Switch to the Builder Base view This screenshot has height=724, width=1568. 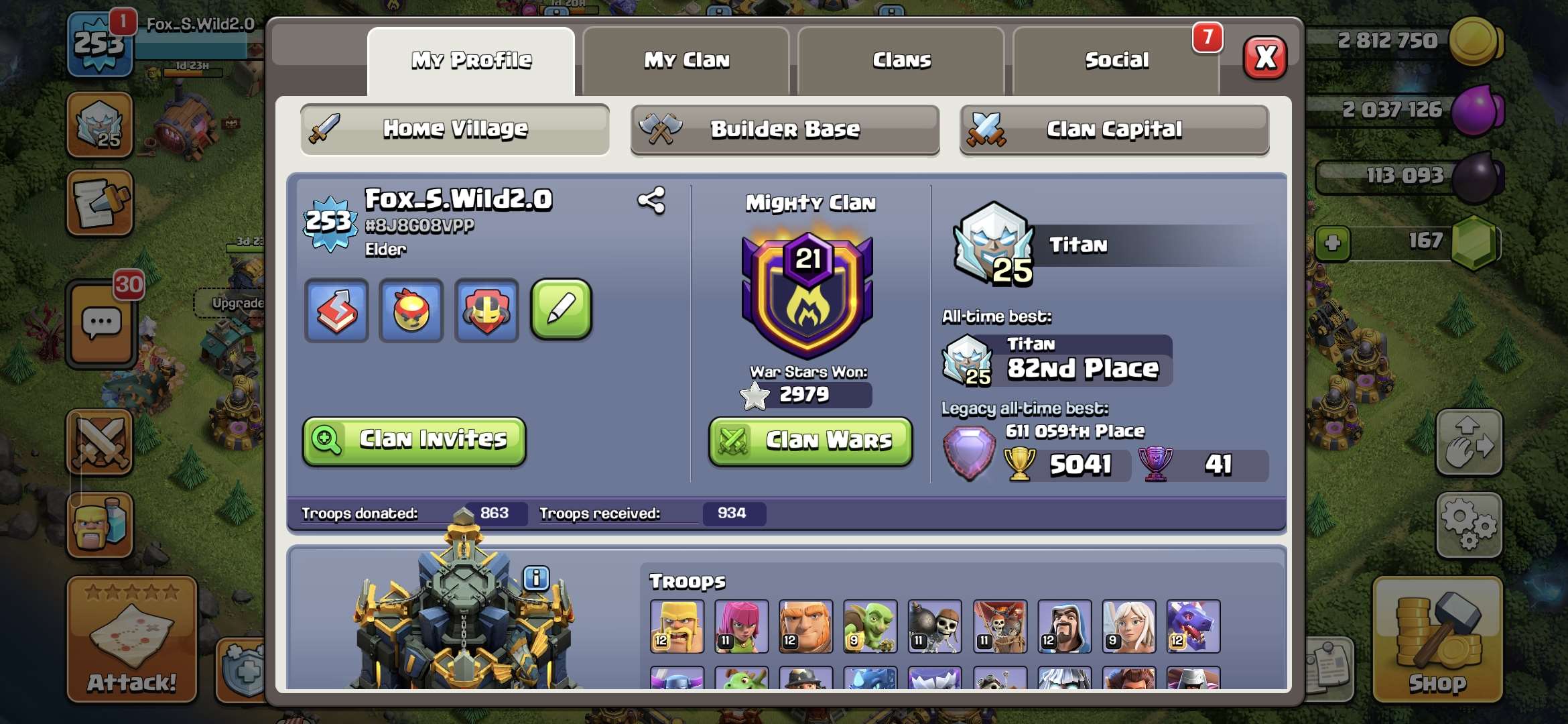[785, 129]
